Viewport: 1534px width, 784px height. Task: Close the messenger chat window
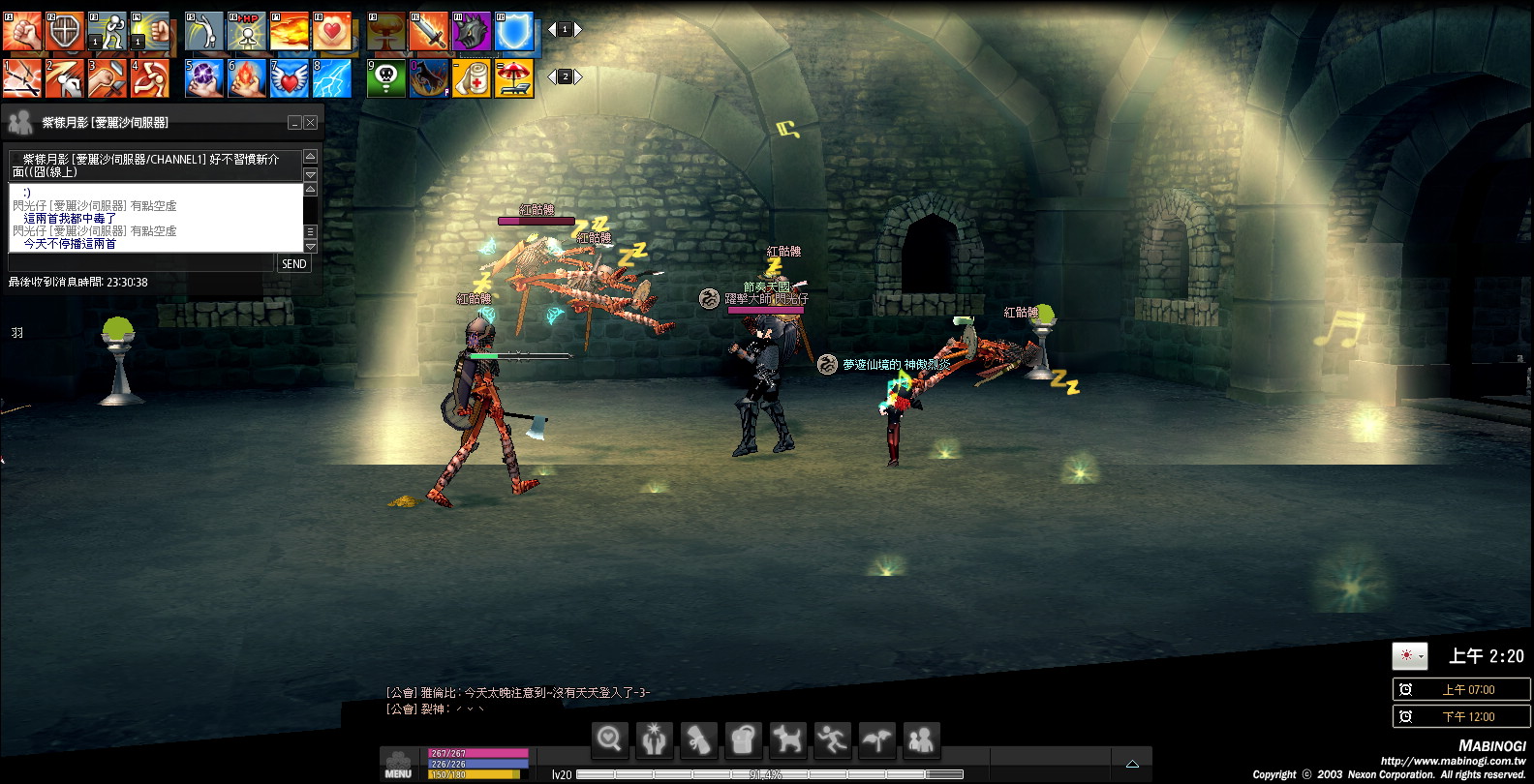click(311, 123)
